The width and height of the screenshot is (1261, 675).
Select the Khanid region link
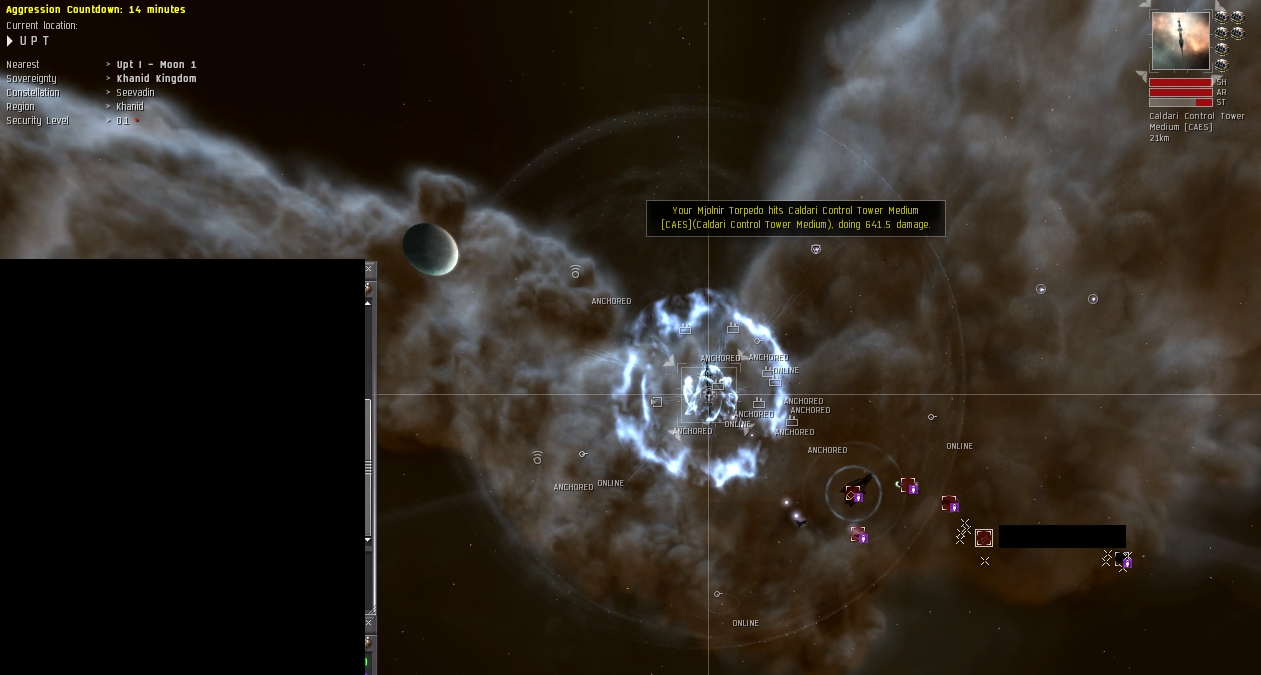pos(130,107)
